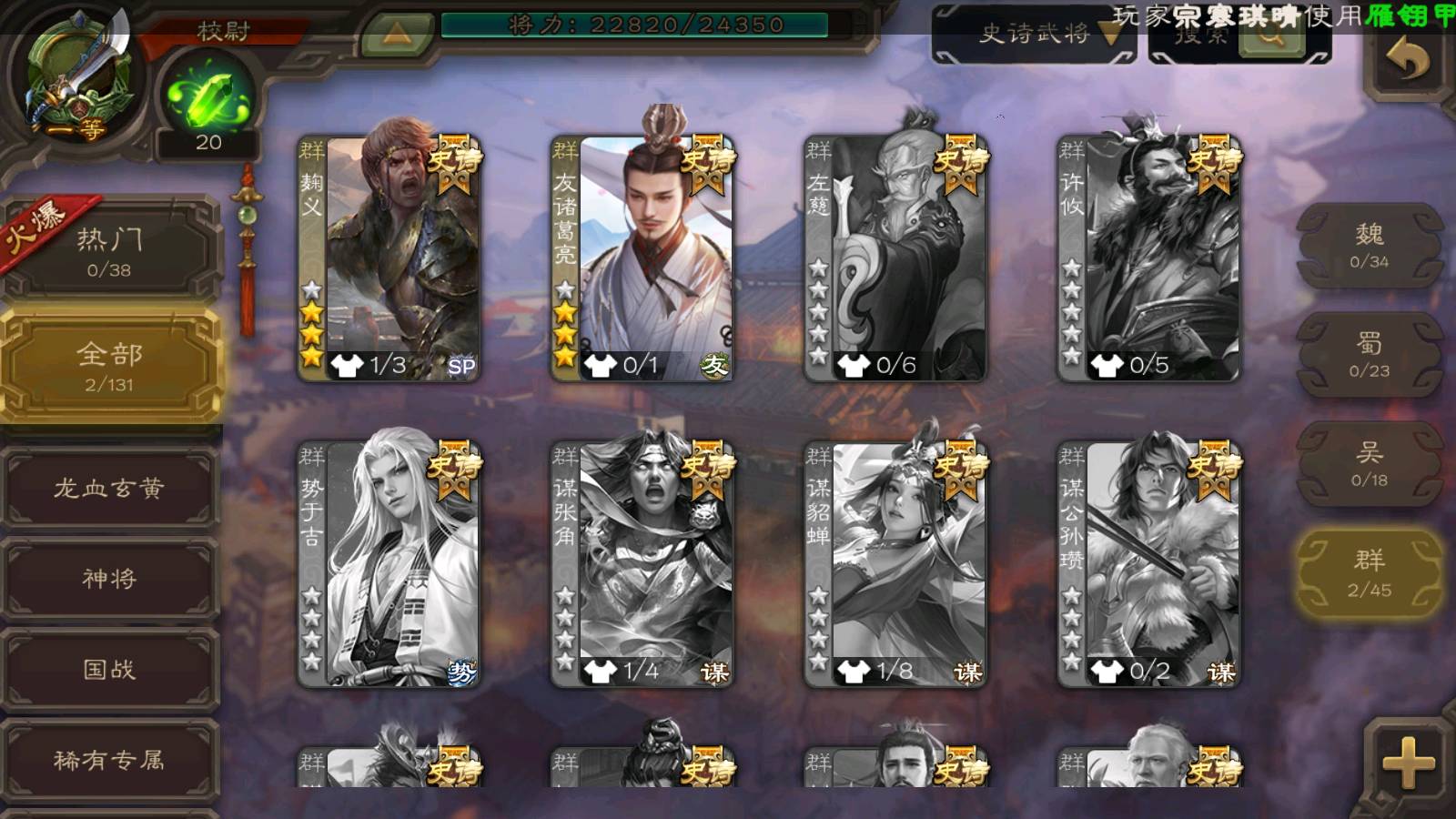The height and width of the screenshot is (819, 1456).
Task: Open the 国战 category tab
Action: click(x=109, y=670)
